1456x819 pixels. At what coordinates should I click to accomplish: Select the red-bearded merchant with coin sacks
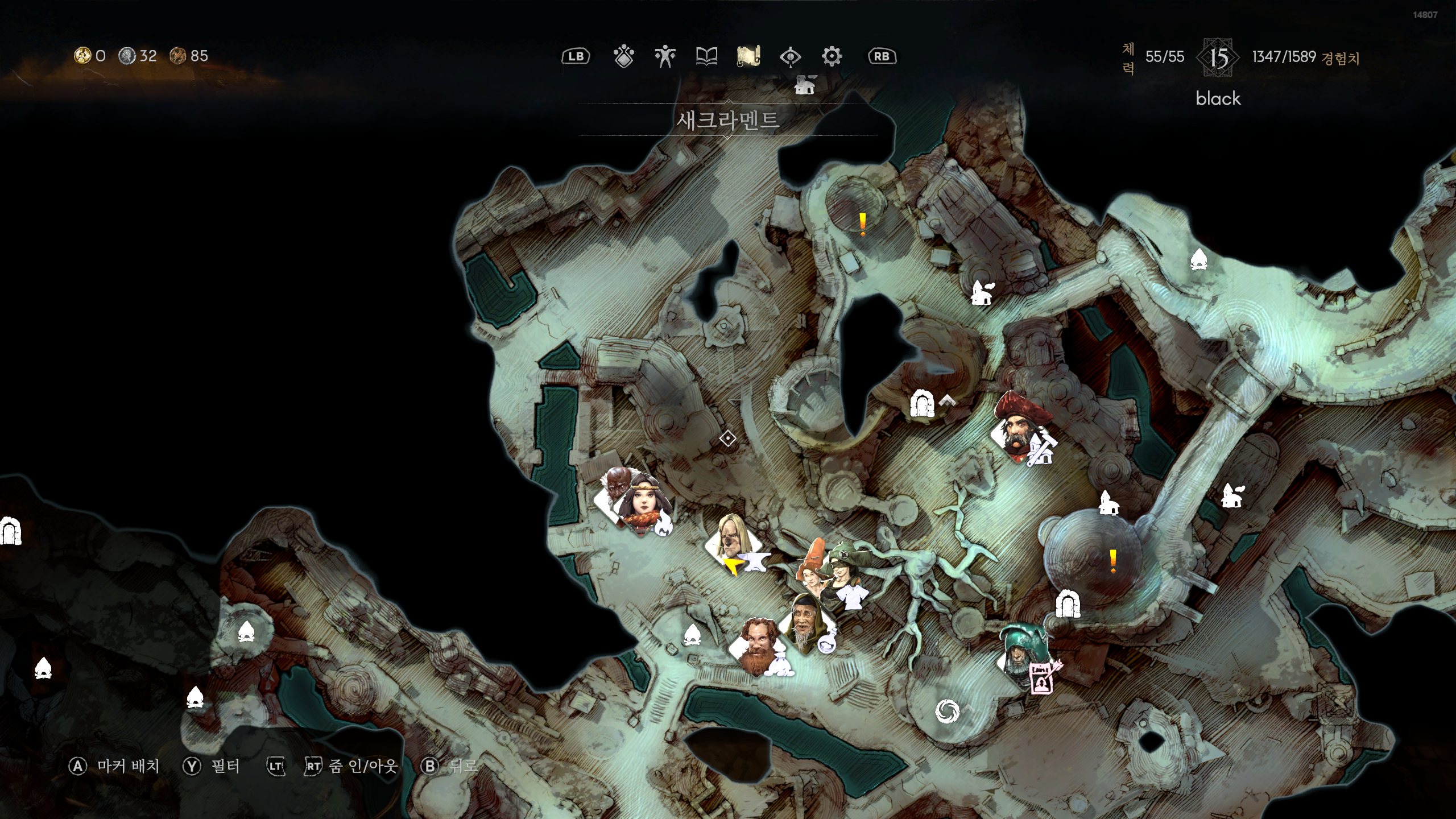(x=759, y=647)
